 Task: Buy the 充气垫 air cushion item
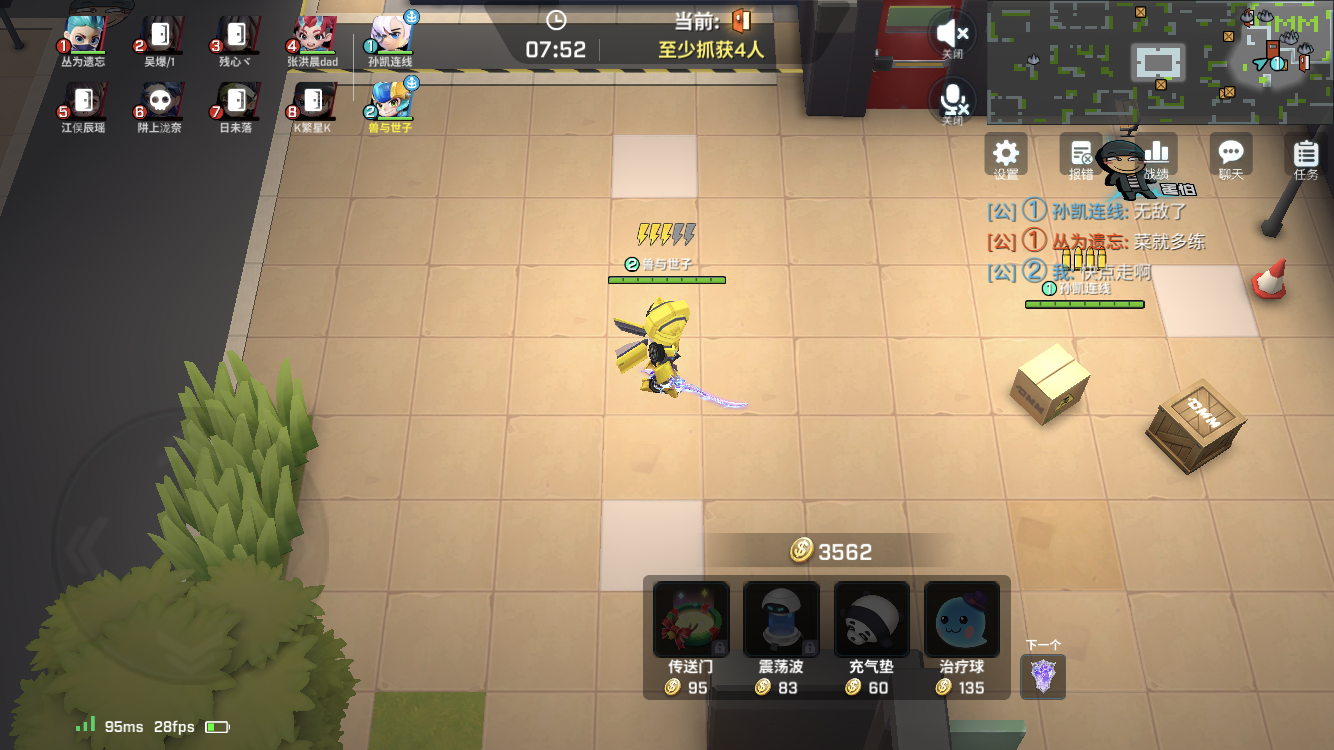(x=869, y=620)
